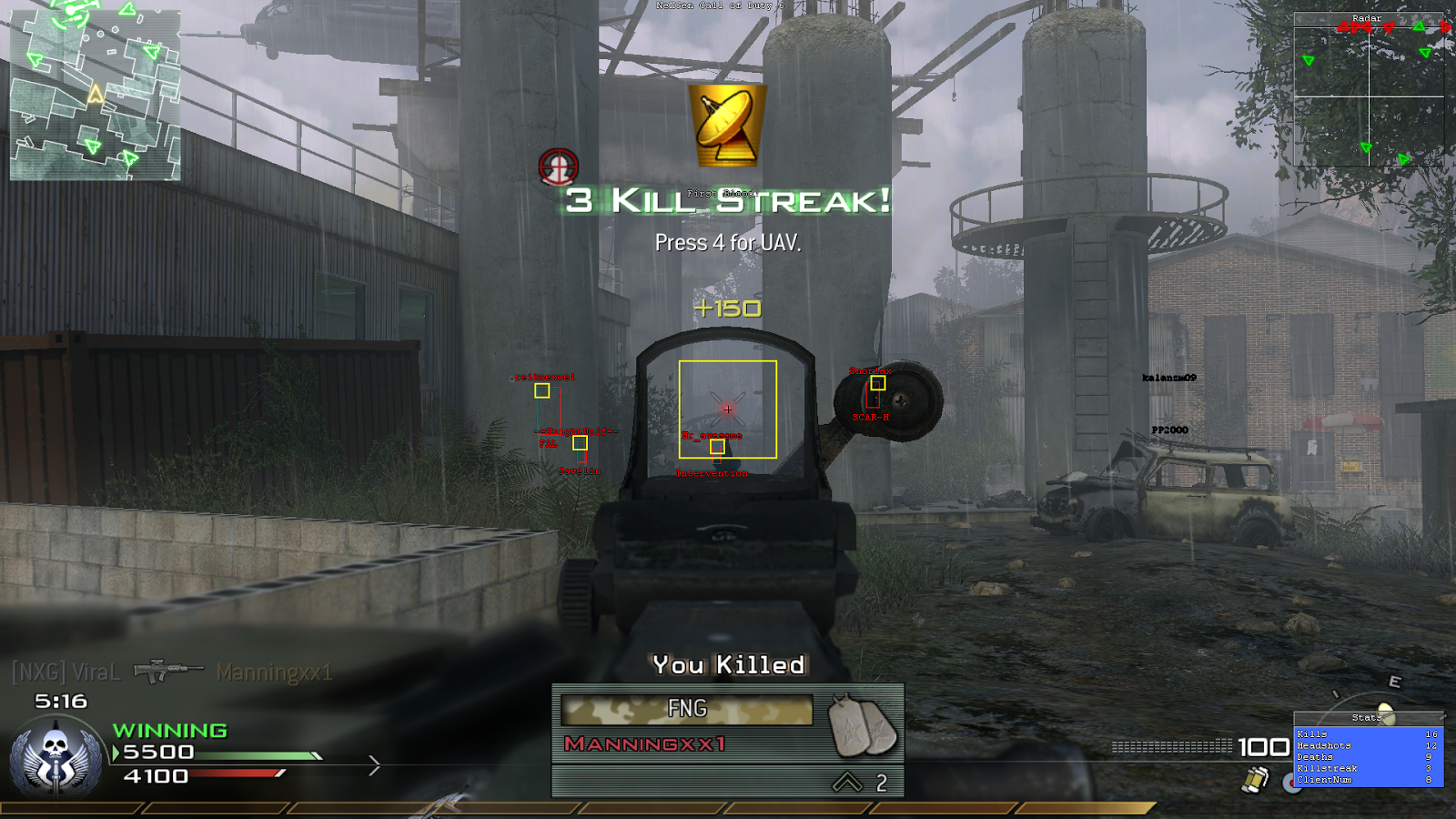Collapse the Radar panel
Screen dimensions: 1456x819
(1365, 17)
